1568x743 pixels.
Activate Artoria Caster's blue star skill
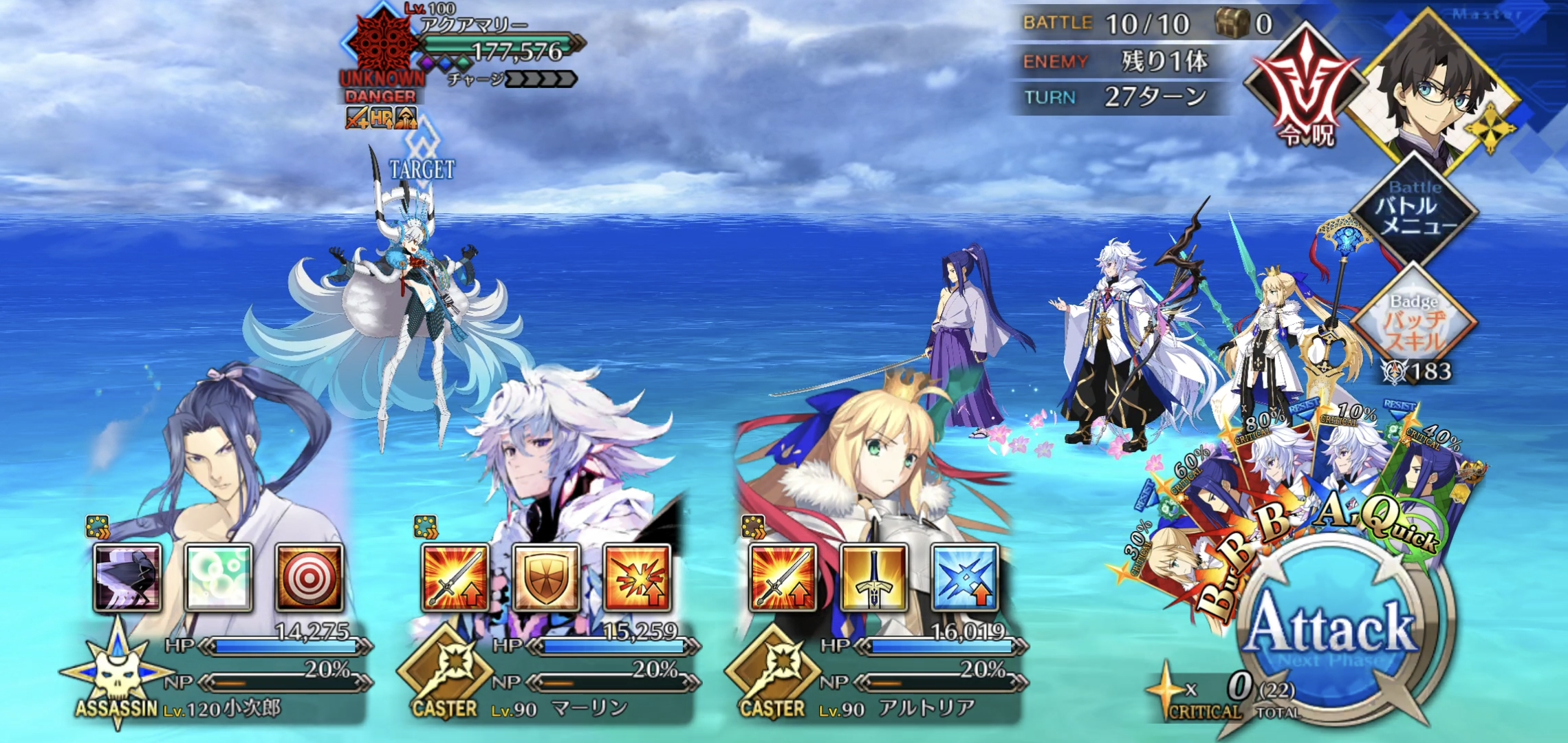[x=964, y=578]
